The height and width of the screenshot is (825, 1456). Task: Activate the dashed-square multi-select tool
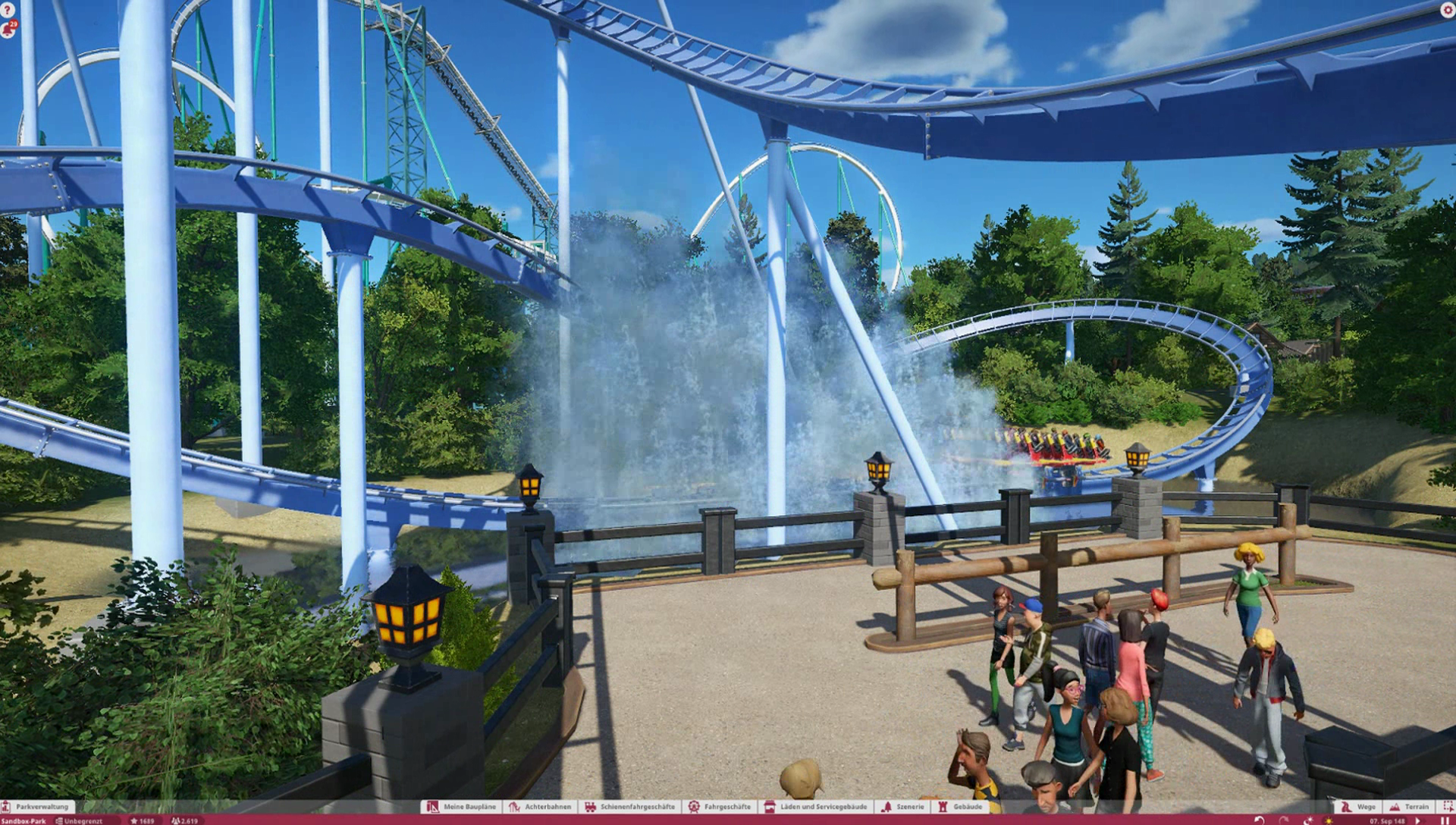pyautogui.click(x=1448, y=807)
